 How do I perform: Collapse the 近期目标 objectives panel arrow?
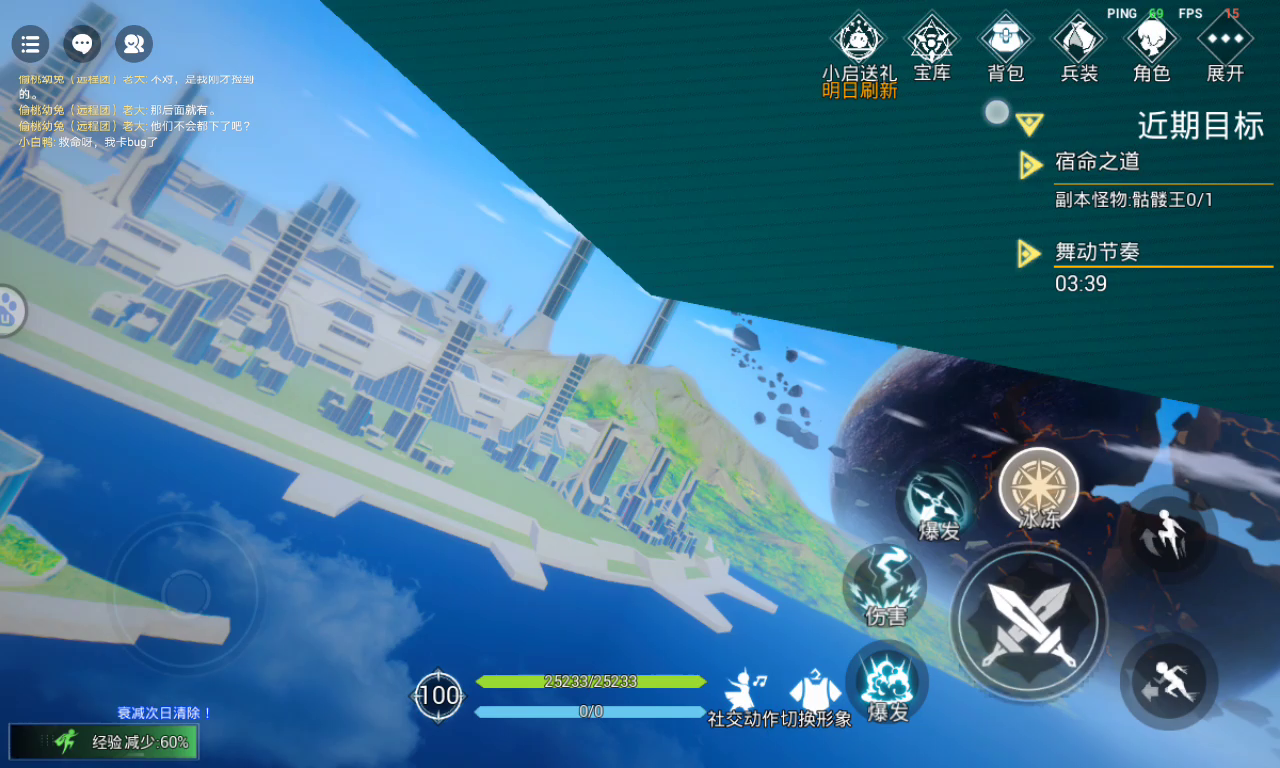(1030, 124)
